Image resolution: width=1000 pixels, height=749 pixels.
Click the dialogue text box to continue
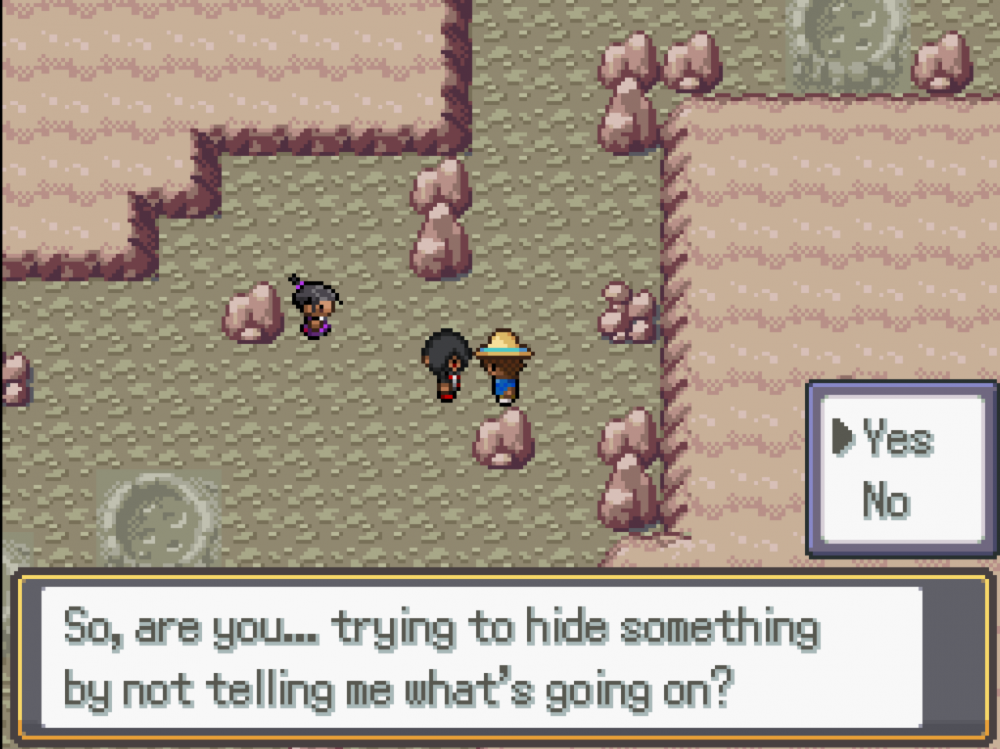click(x=480, y=658)
